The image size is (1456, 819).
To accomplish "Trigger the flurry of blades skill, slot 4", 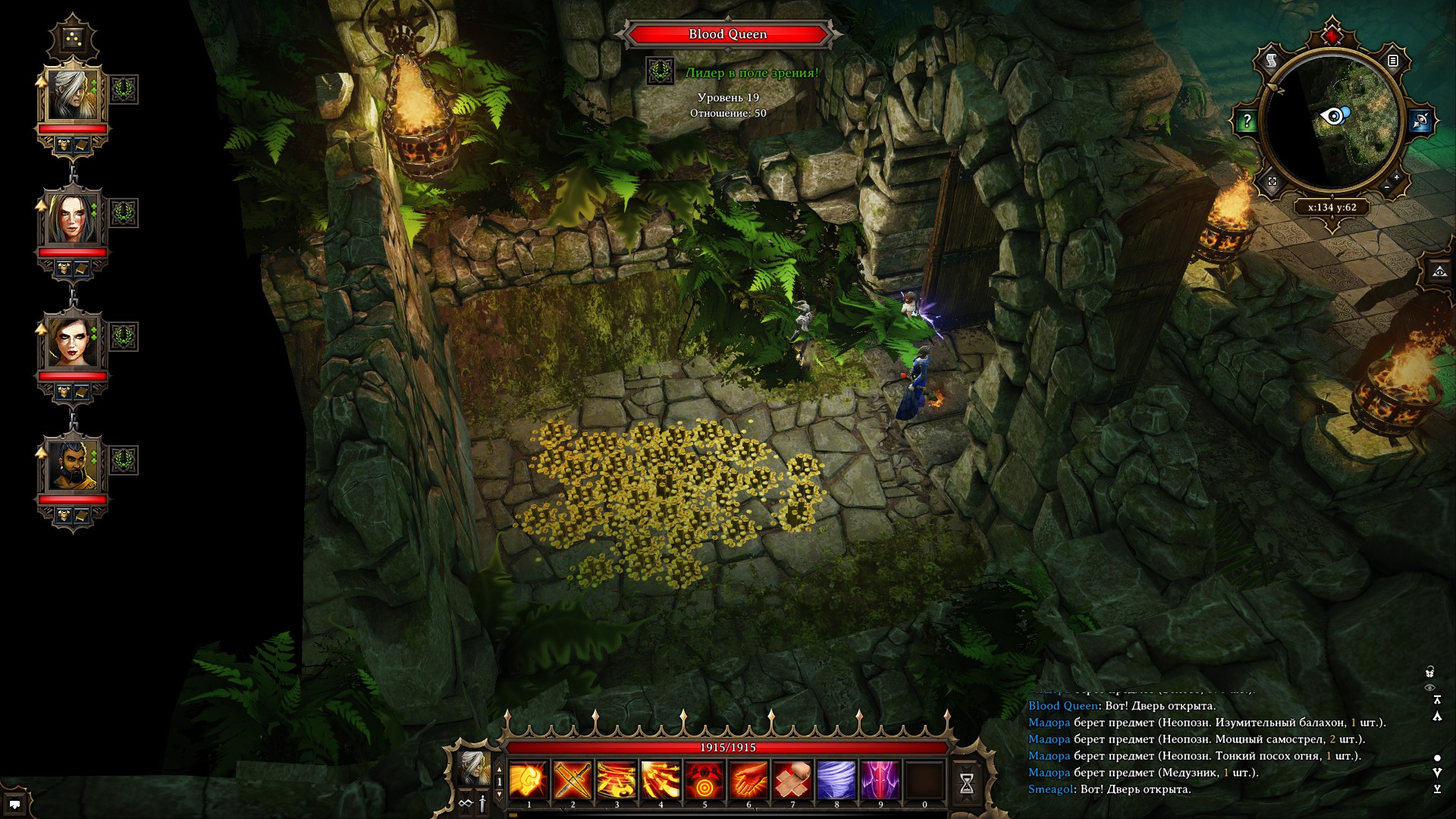I will tap(661, 780).
